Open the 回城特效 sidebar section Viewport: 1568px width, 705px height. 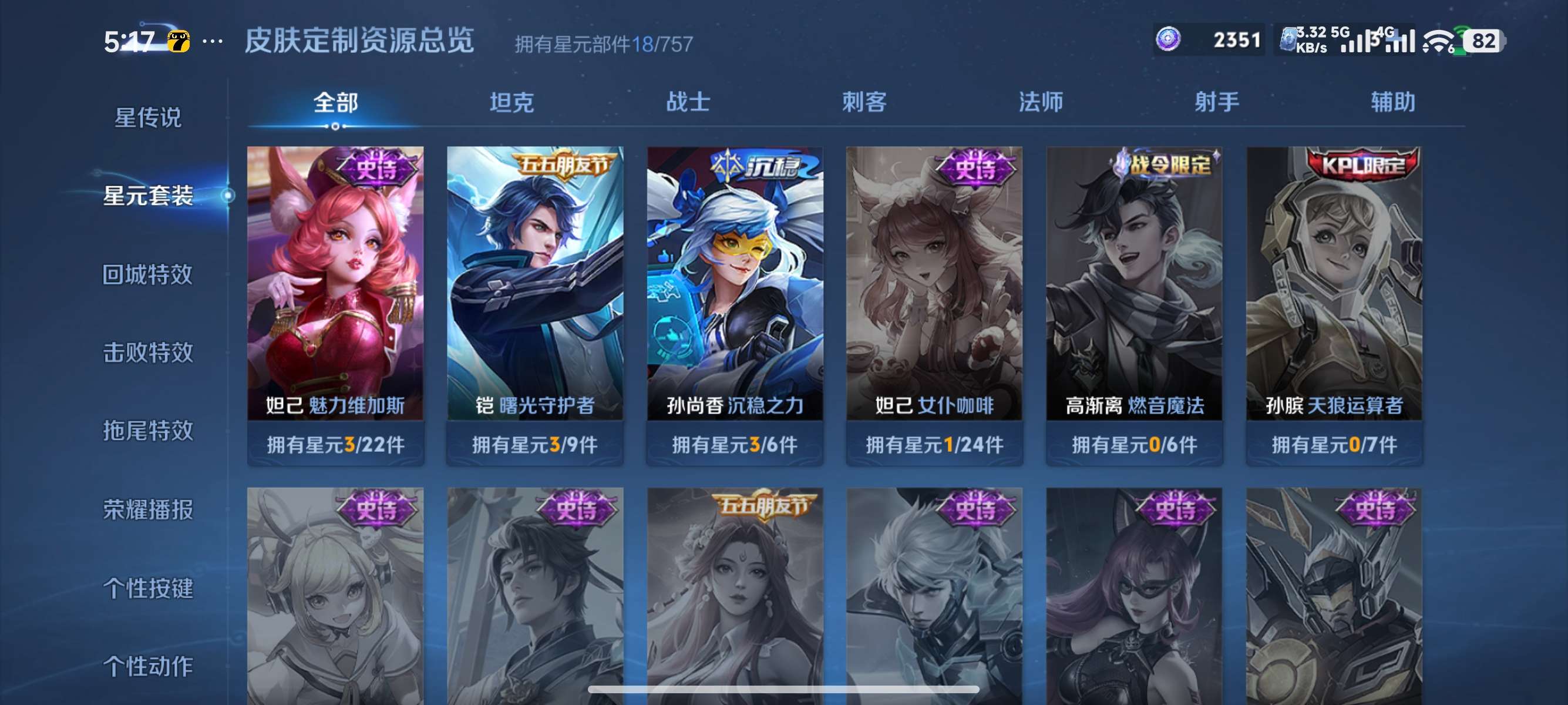[x=149, y=274]
